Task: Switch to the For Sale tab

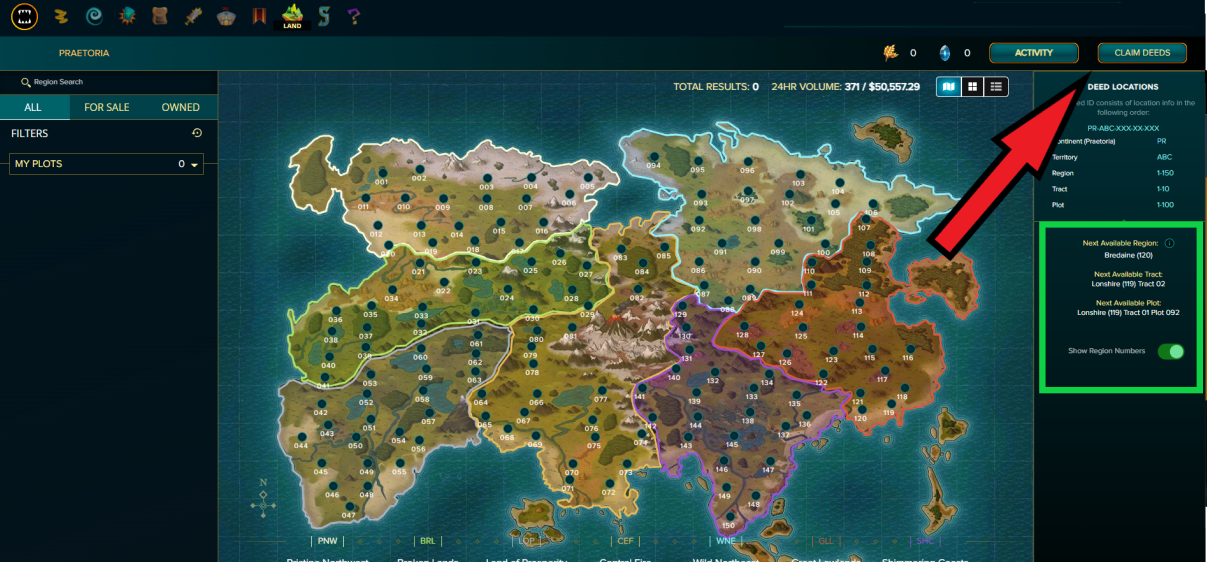Action: click(x=106, y=107)
